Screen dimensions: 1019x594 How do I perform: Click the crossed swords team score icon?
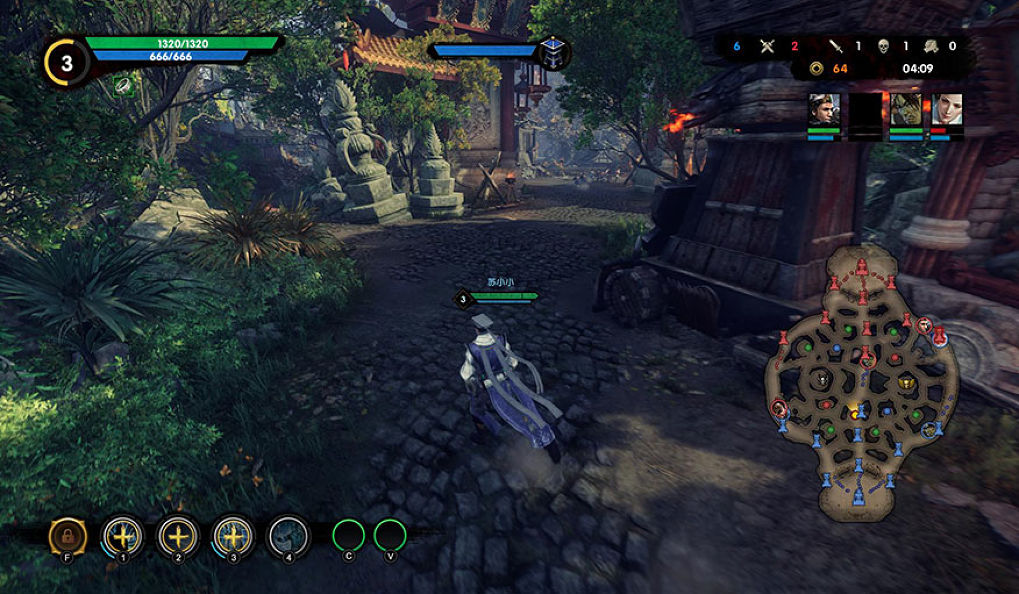pos(767,45)
